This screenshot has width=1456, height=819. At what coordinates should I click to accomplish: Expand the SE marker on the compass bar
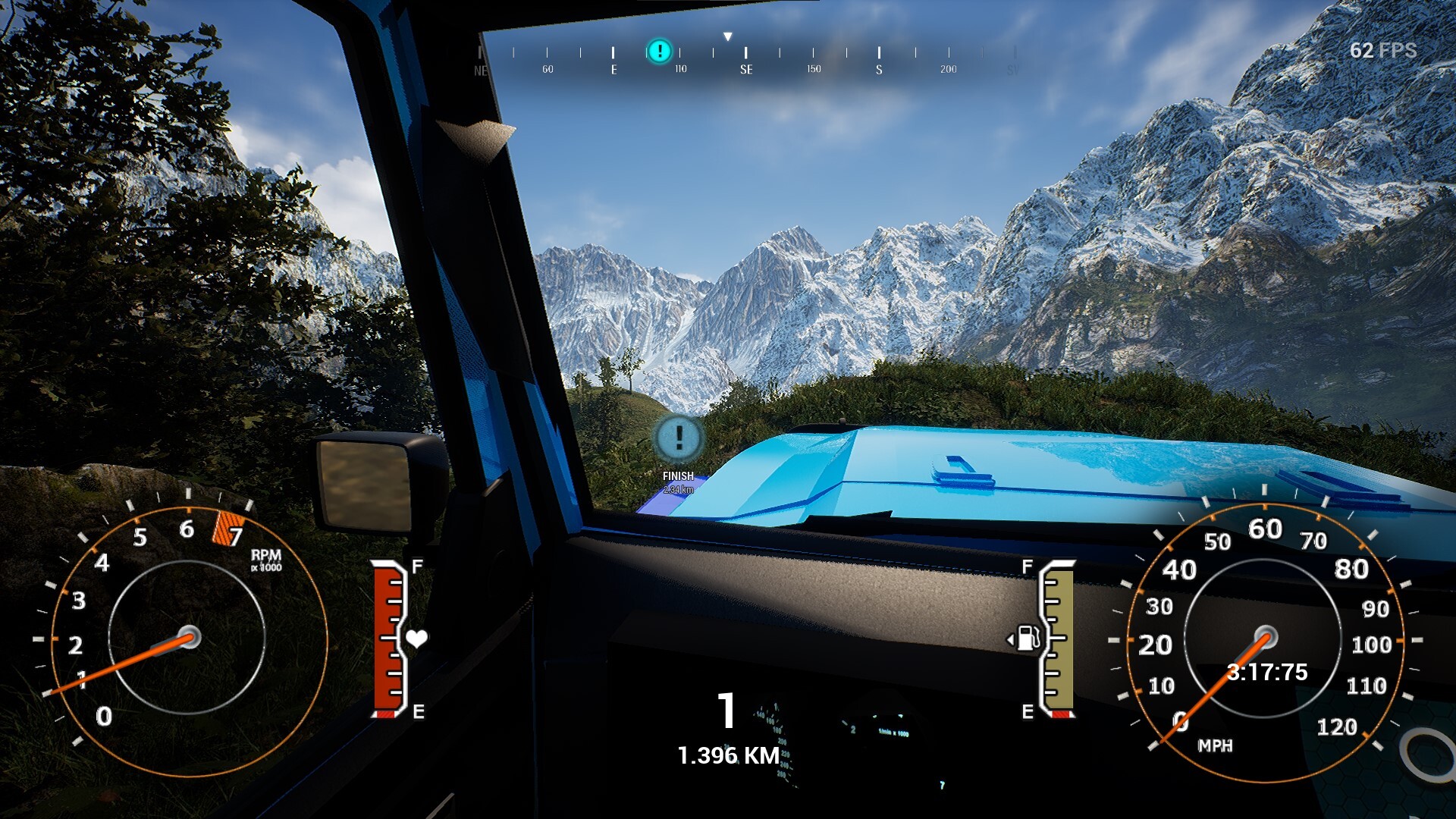[745, 68]
